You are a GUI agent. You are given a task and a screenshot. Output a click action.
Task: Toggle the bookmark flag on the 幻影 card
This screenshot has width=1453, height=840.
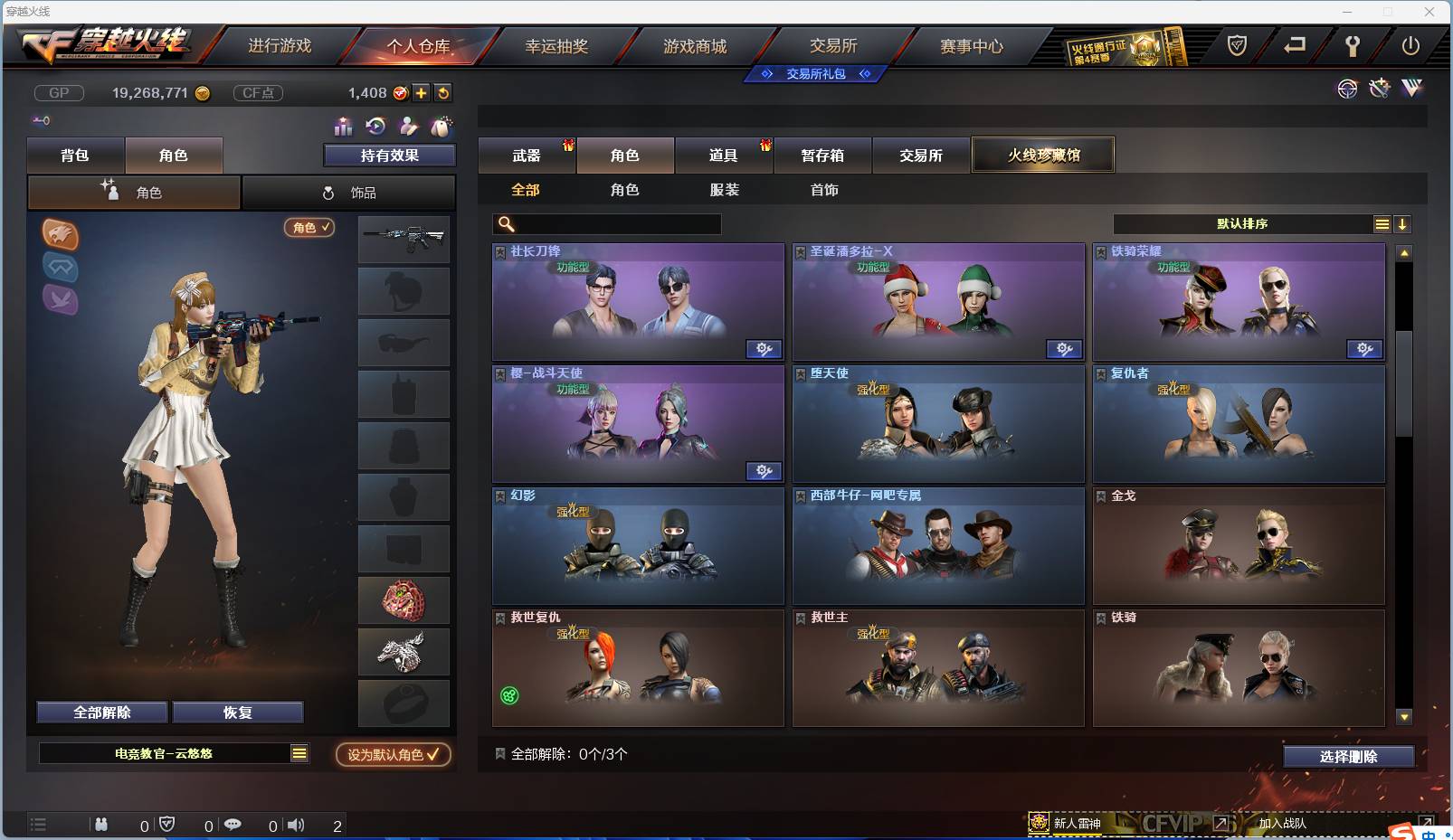499,495
